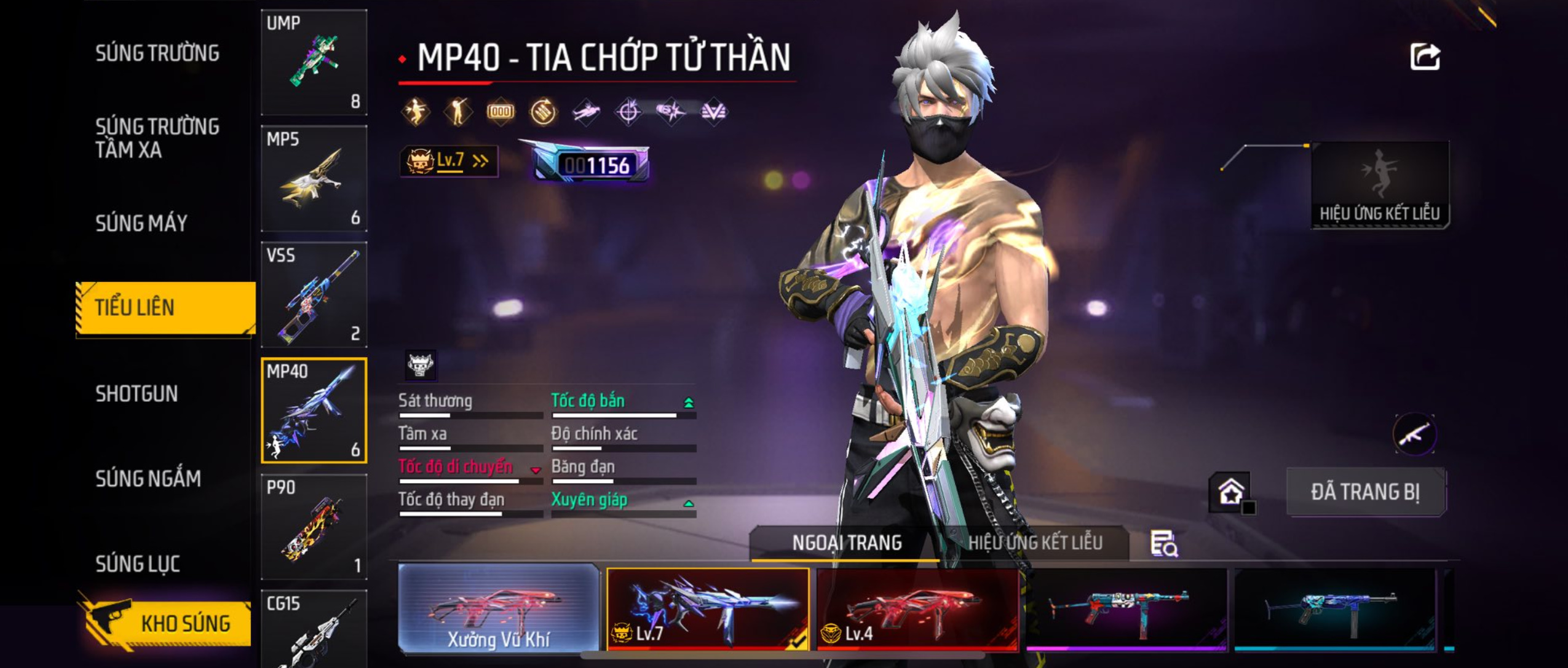This screenshot has width=1568, height=668.
Task: Choose the Shotgun weapon category
Action: point(137,393)
